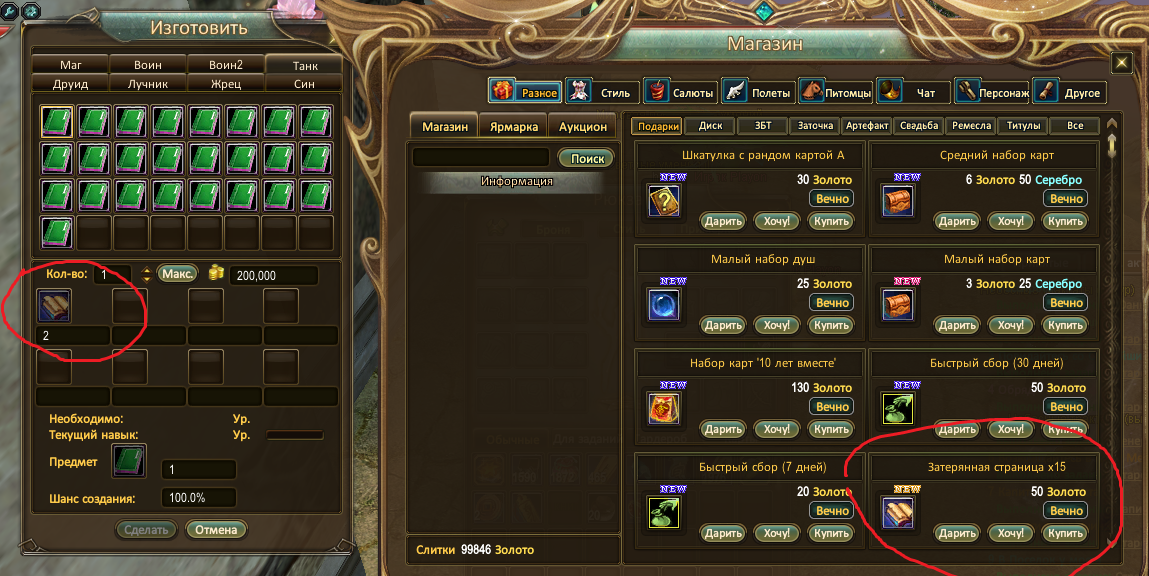Open the Салюты shop category
Image resolution: width=1149 pixels, height=576 pixels.
pyautogui.click(x=680, y=93)
